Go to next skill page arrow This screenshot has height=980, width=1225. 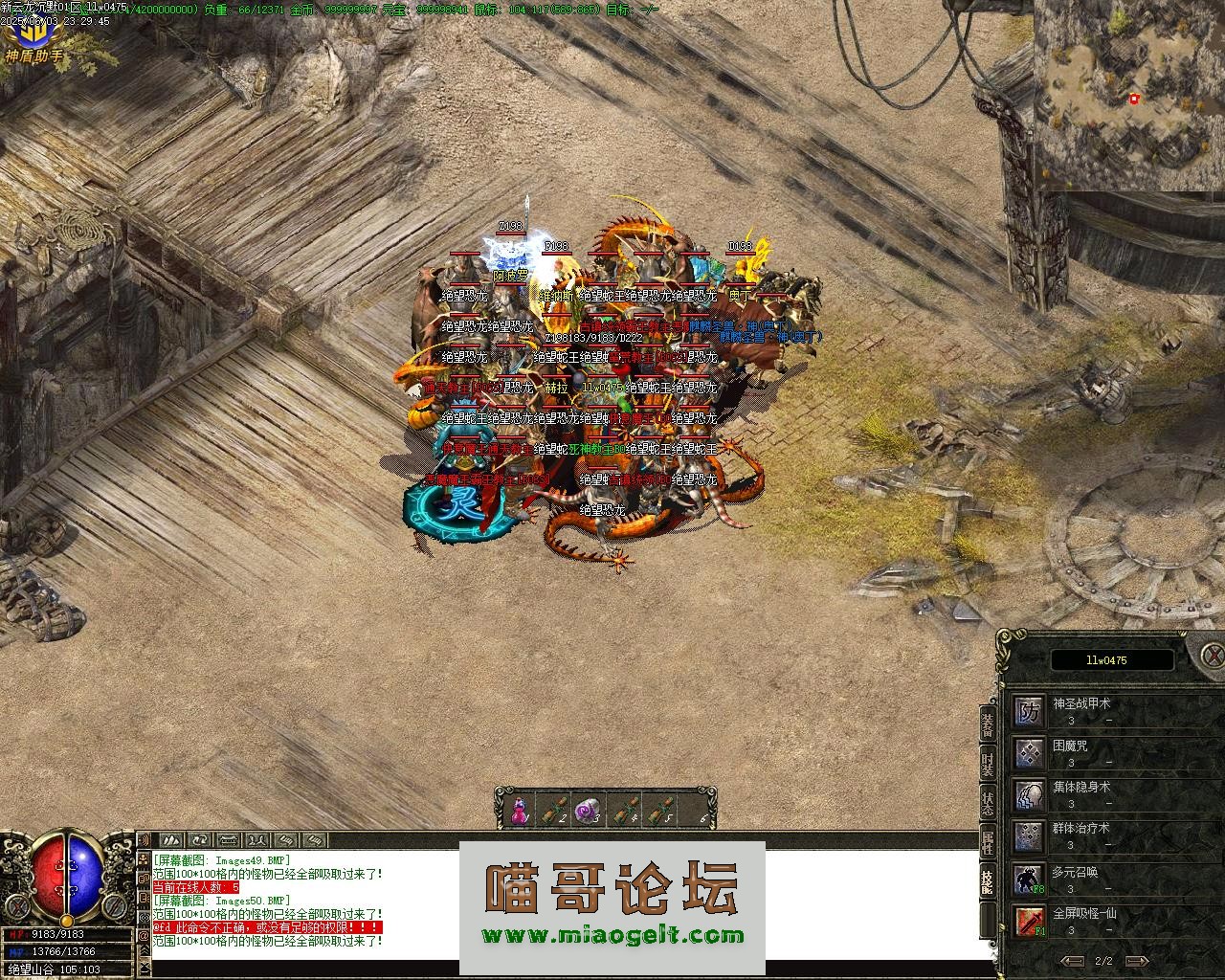coord(1134,961)
